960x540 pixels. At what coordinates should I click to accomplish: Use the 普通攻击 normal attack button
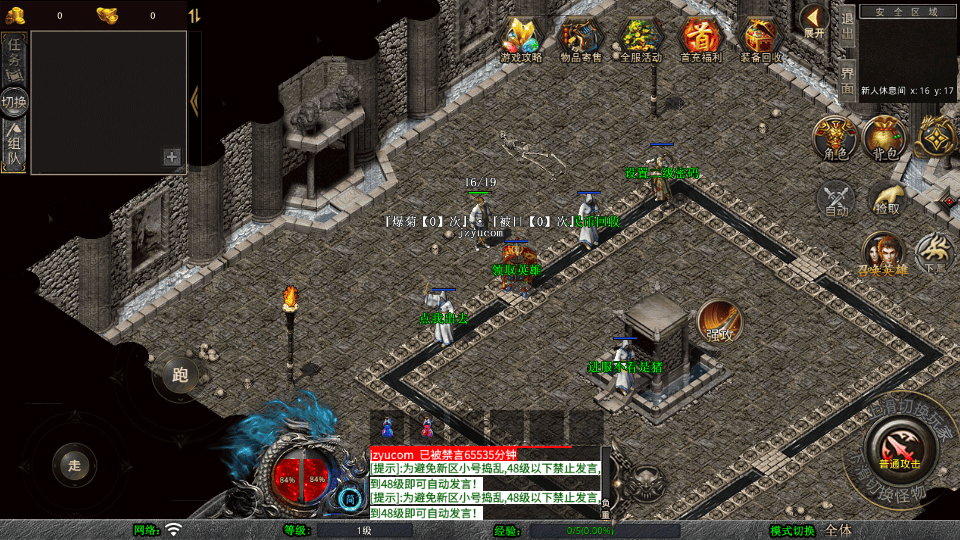pos(897,447)
